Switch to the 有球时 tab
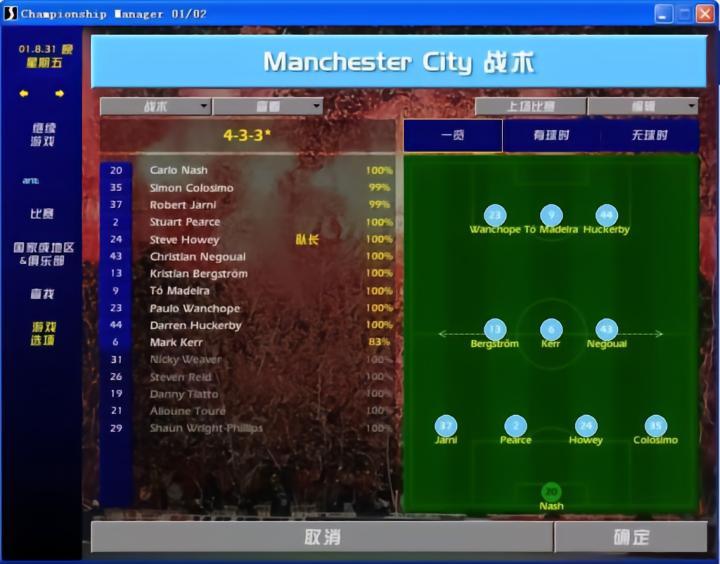This screenshot has width=720, height=564. pyautogui.click(x=551, y=135)
